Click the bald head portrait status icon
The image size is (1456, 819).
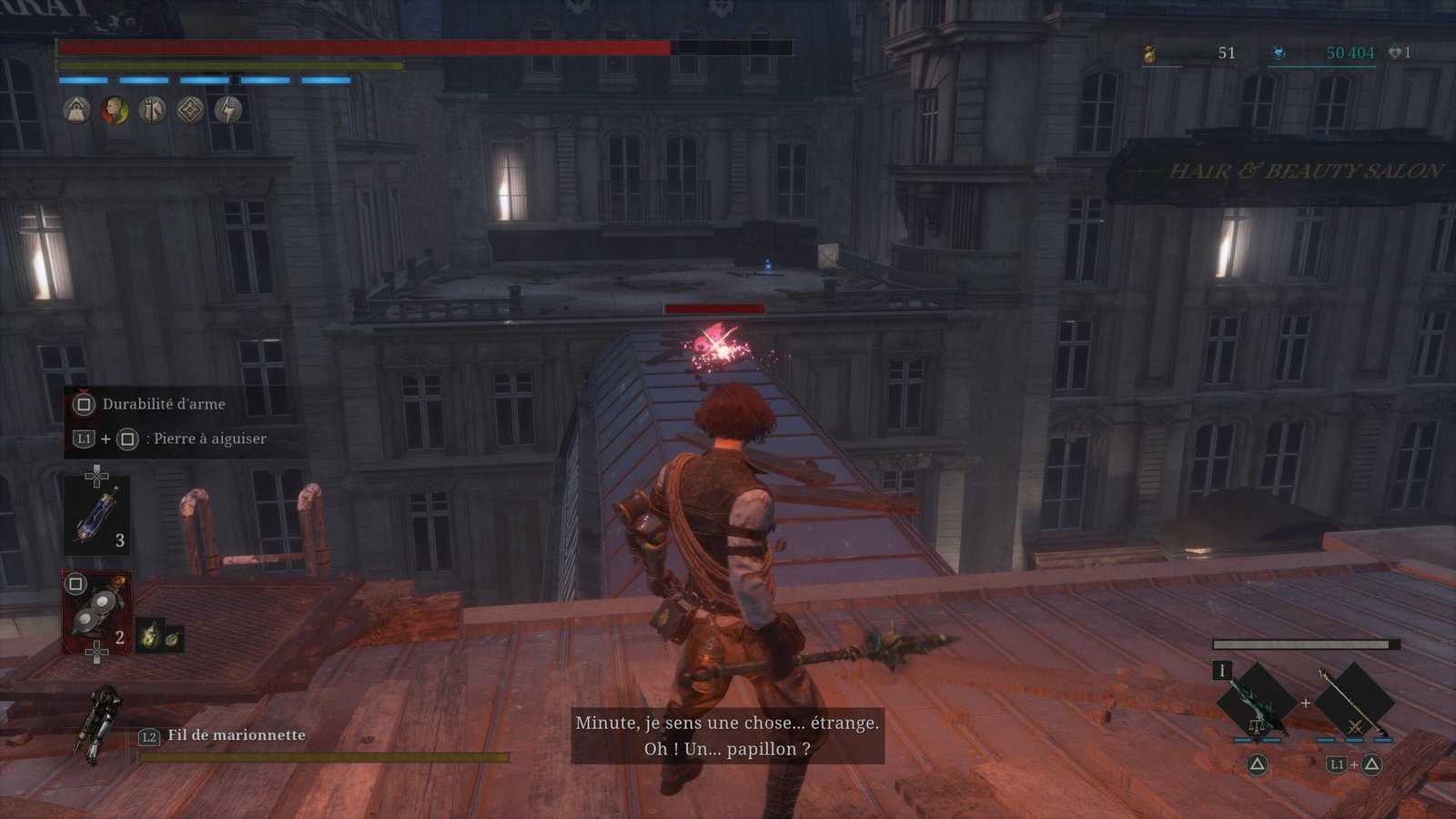[115, 110]
